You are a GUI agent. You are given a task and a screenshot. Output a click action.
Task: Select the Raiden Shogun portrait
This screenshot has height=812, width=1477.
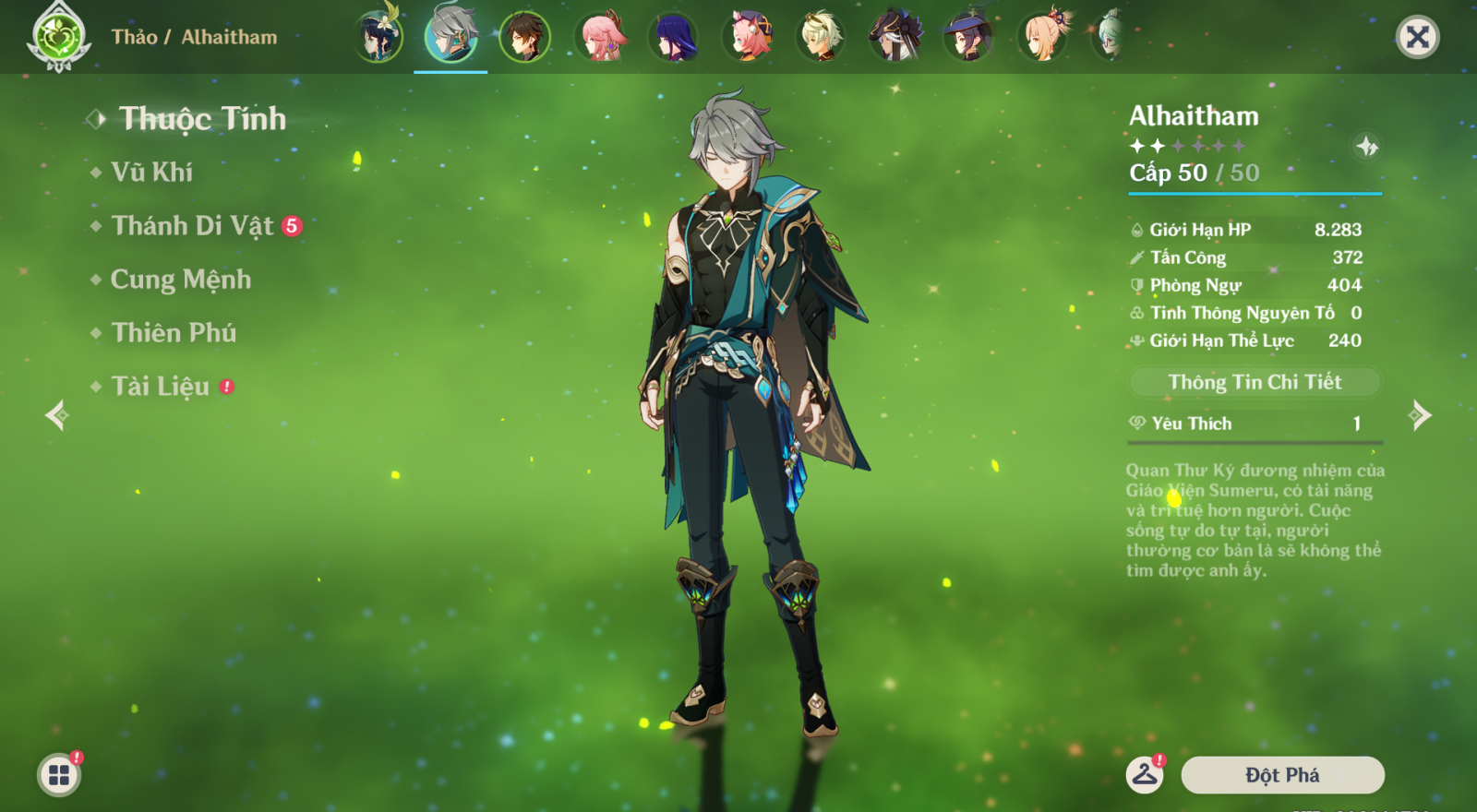click(674, 37)
